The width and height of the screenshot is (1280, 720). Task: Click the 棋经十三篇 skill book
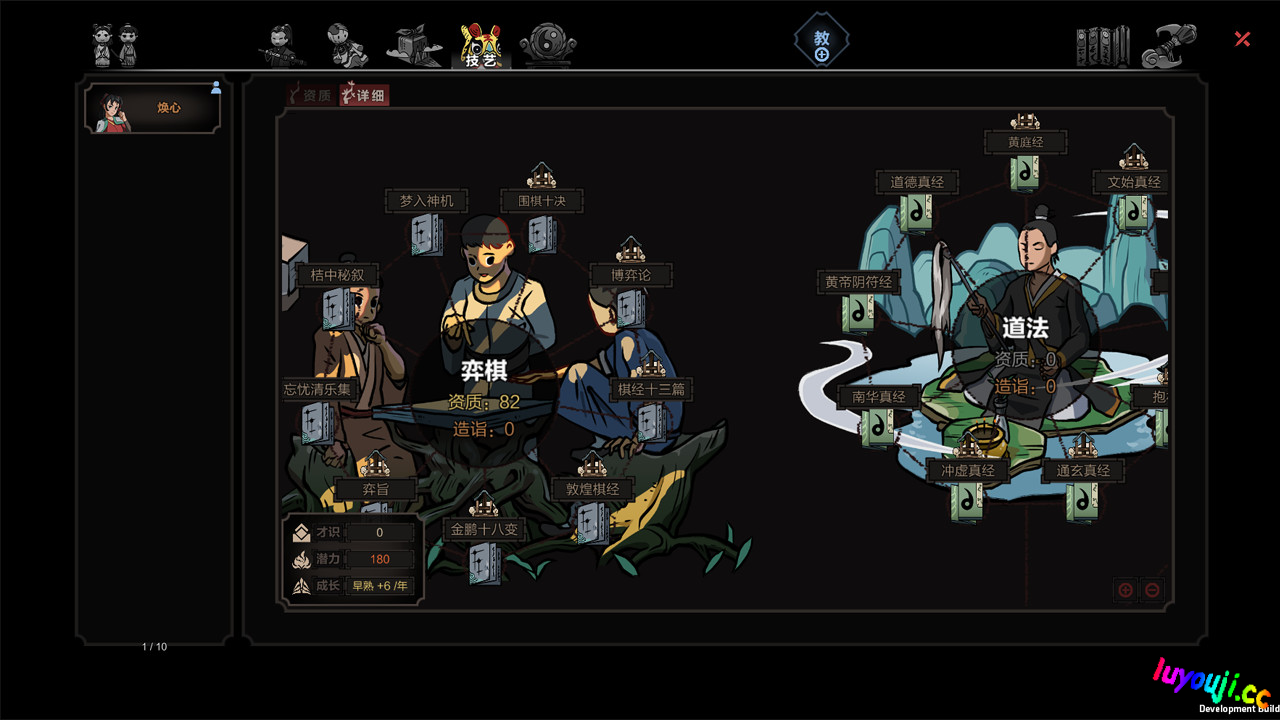click(652, 421)
